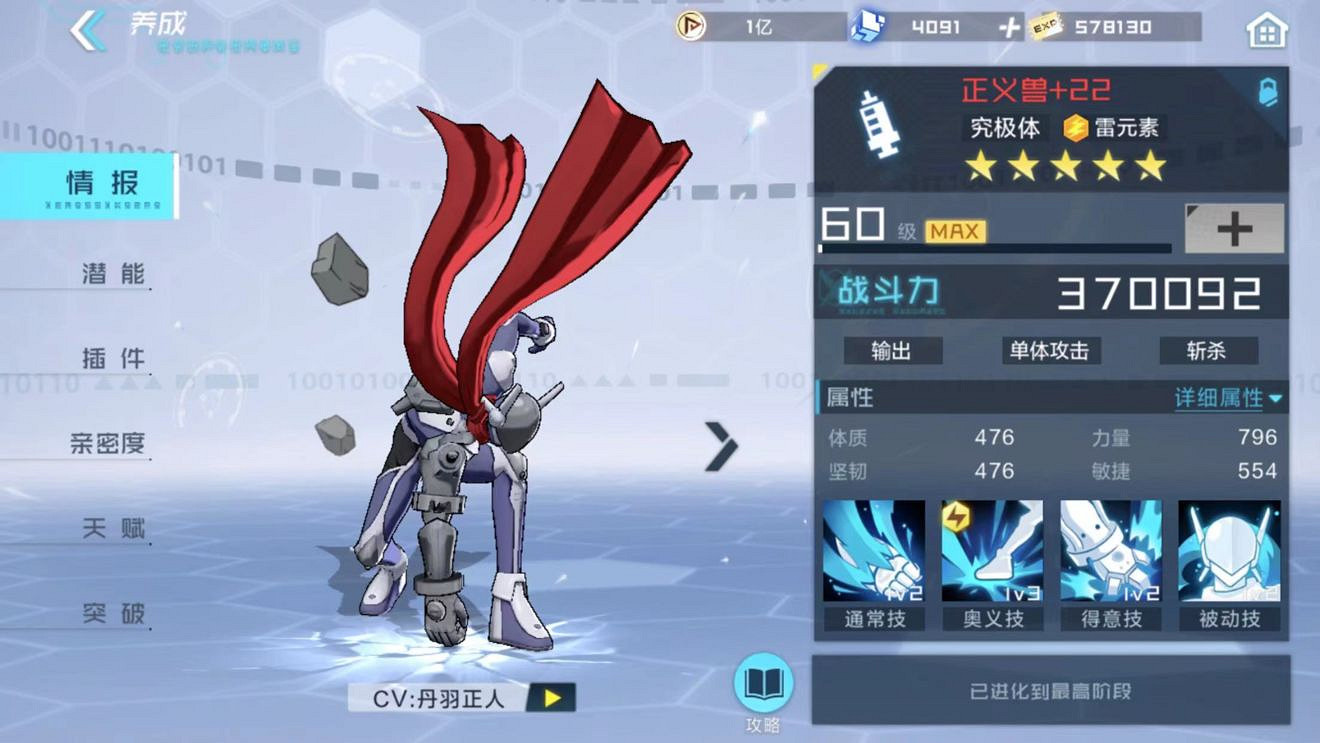Image resolution: width=1320 pixels, height=743 pixels.
Task: Select the 单体攻击 attack type tag
Action: point(1050,351)
